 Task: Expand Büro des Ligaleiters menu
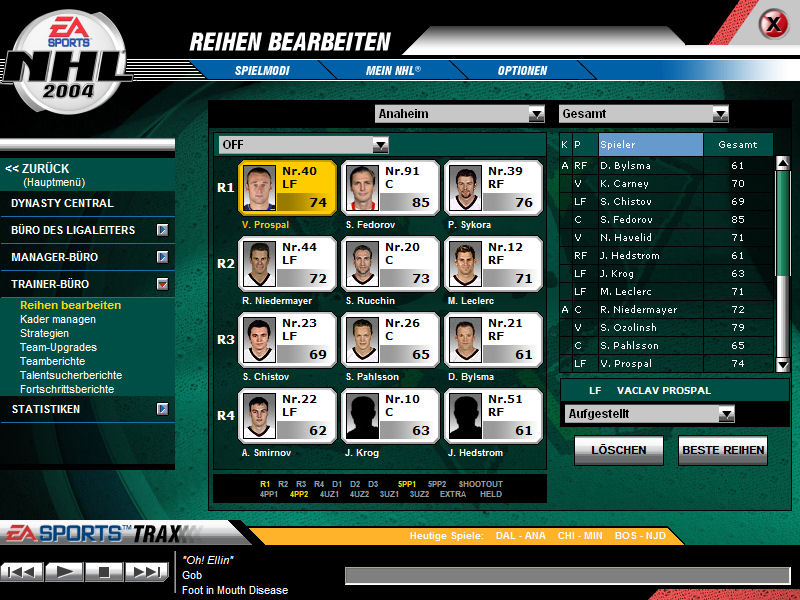[x=162, y=230]
